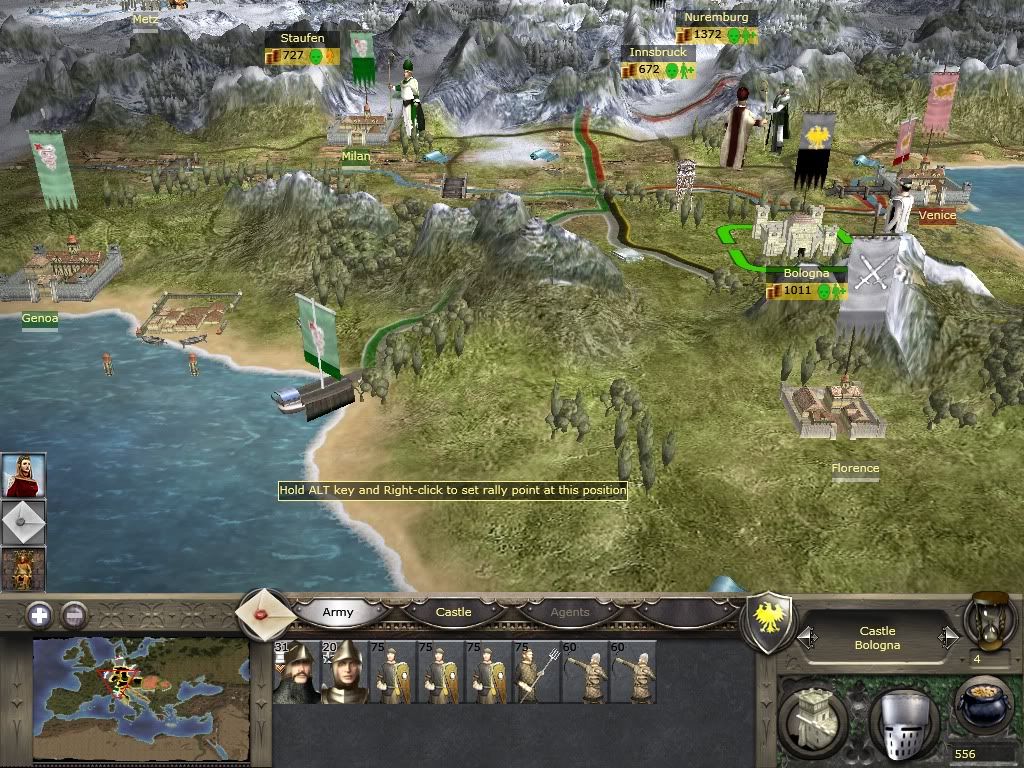The image size is (1024, 768).
Task: Open the princess portrait event notification
Action: click(22, 475)
